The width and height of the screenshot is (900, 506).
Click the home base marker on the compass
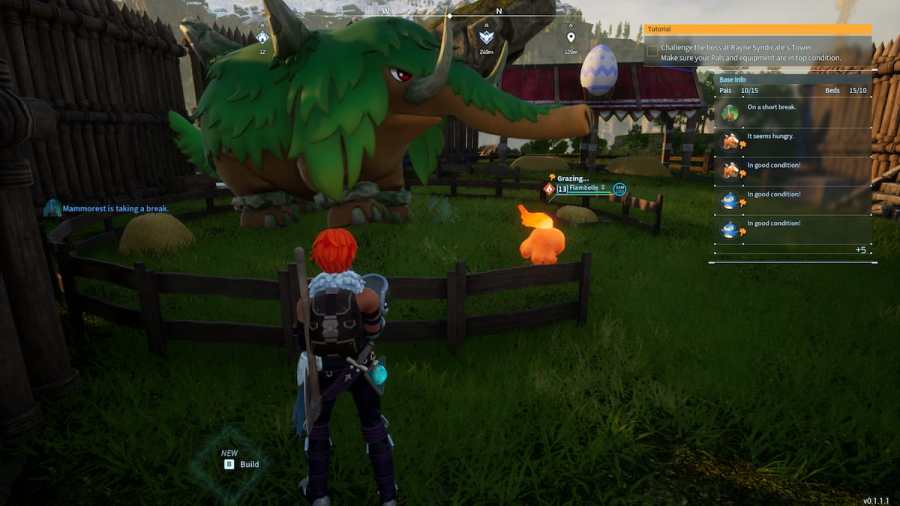click(262, 38)
